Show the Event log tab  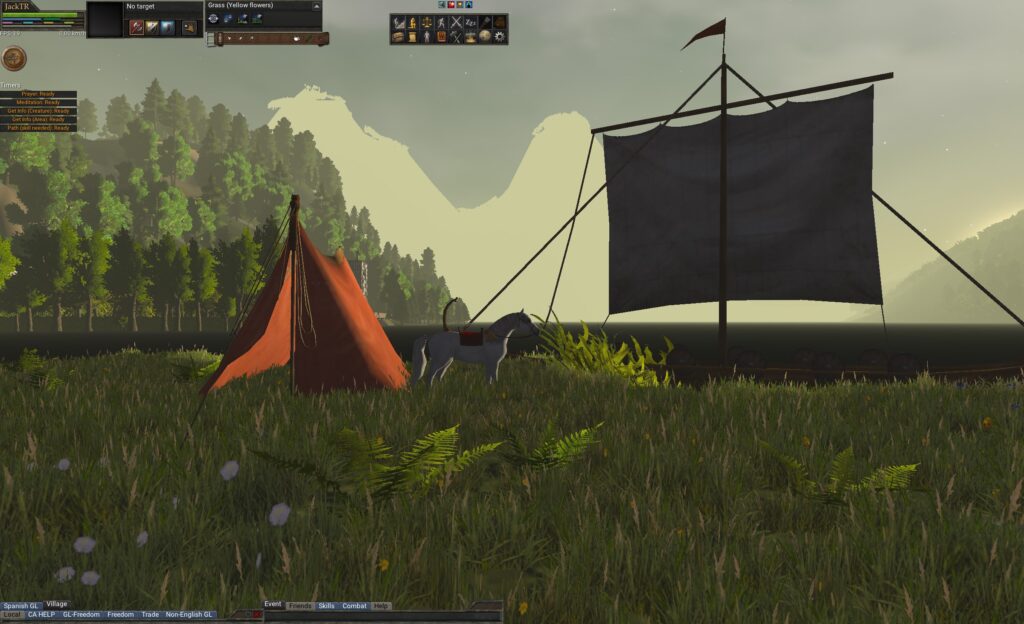[273, 605]
